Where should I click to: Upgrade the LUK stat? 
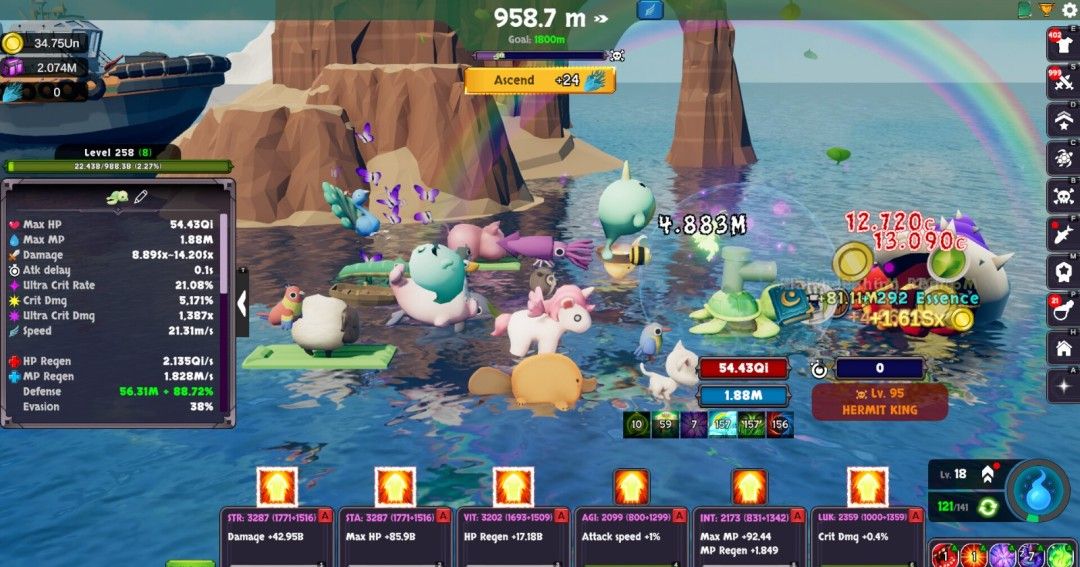pos(868,487)
